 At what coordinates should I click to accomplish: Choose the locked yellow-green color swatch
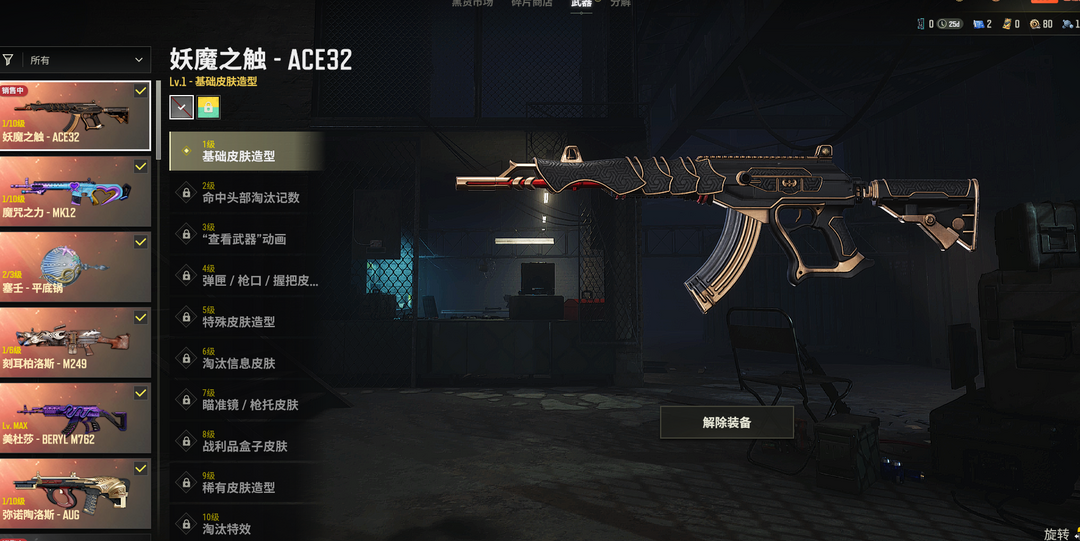(208, 107)
